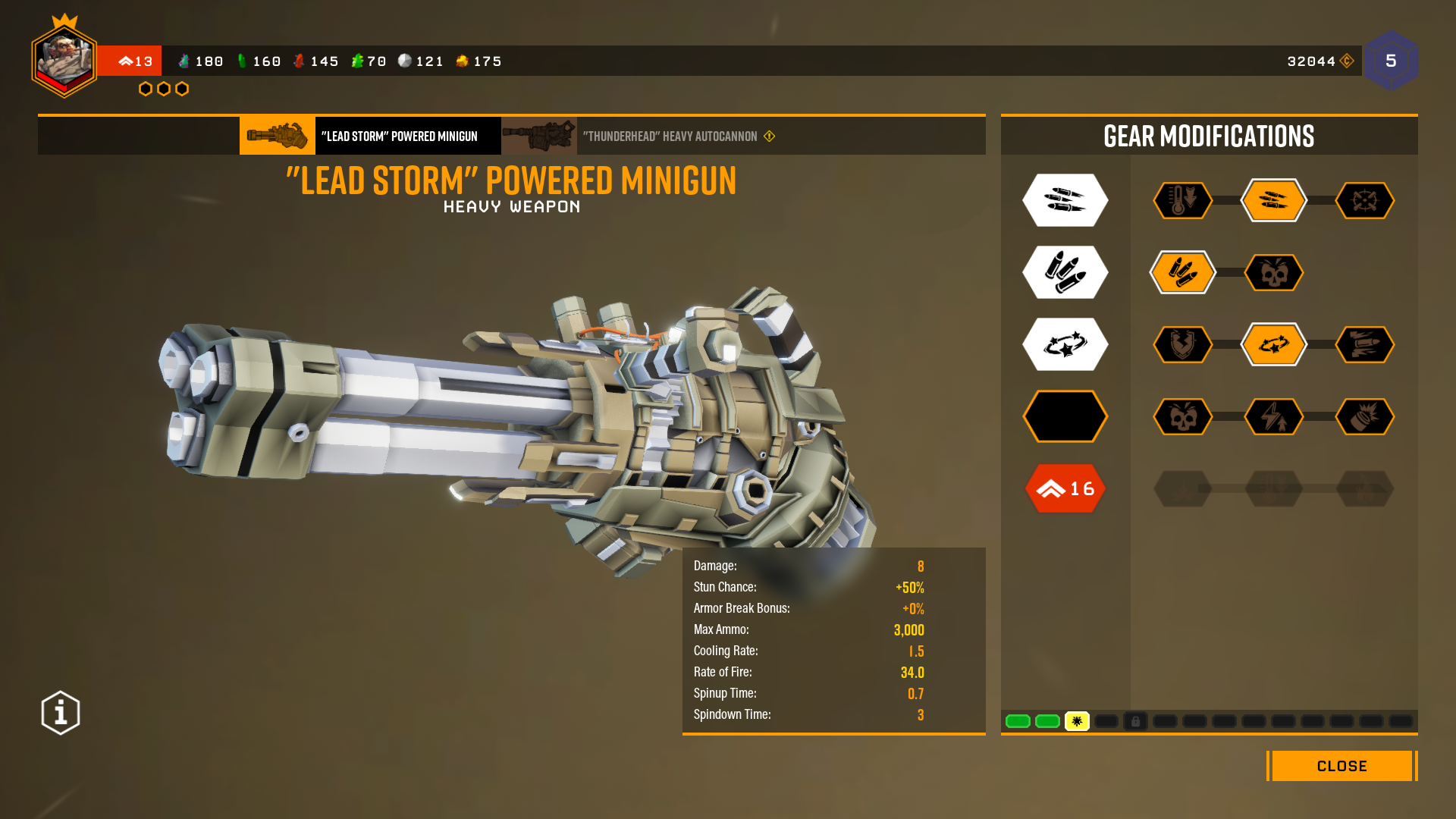The image size is (1456, 819).
Task: Select the fist mod in the fourth row
Action: click(x=1364, y=416)
